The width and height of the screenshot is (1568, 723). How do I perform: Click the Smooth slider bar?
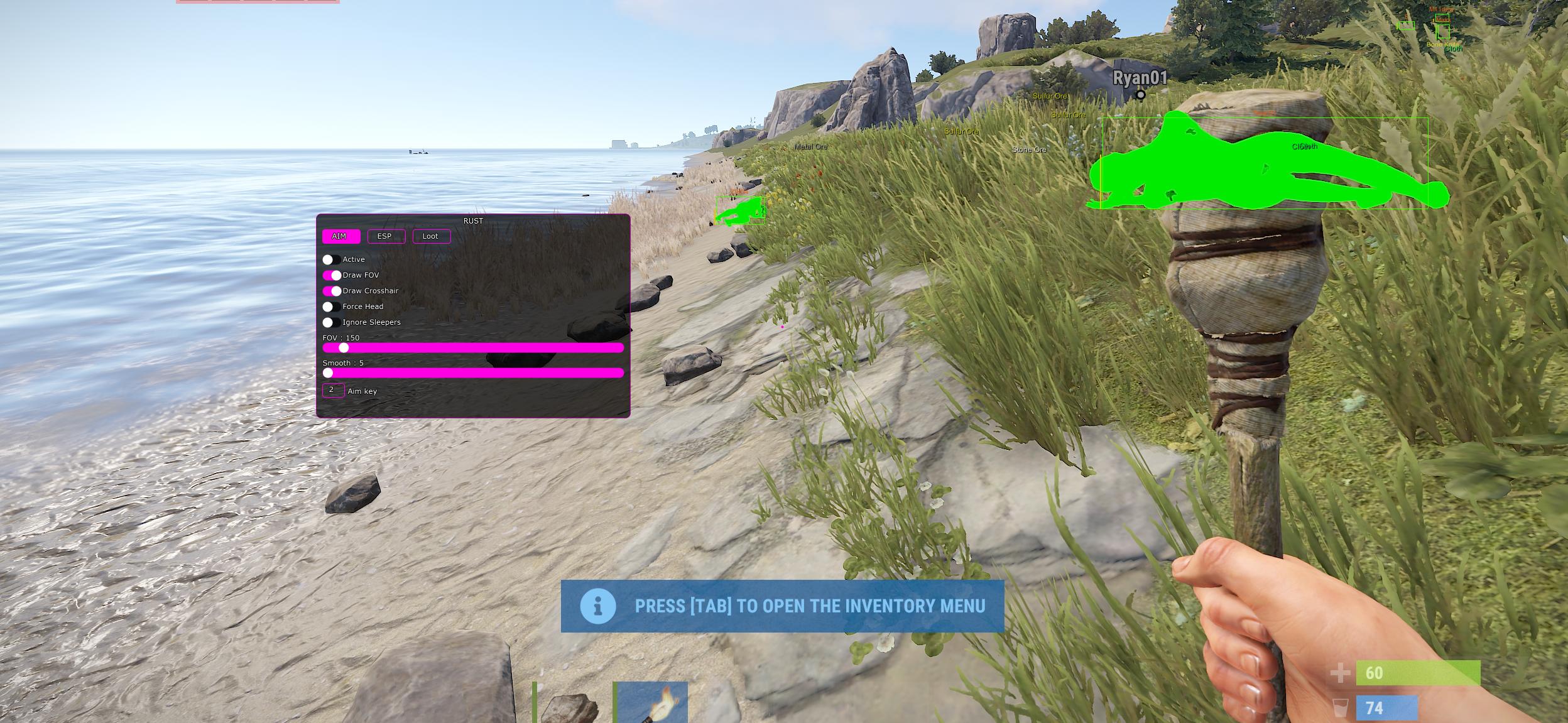point(473,372)
